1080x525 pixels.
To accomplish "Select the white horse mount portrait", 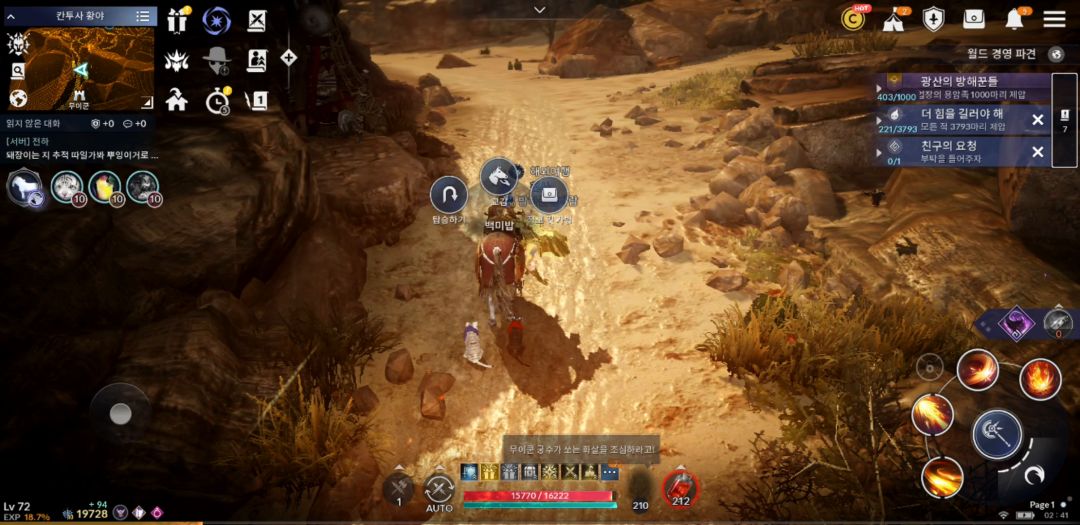I will pos(23,186).
